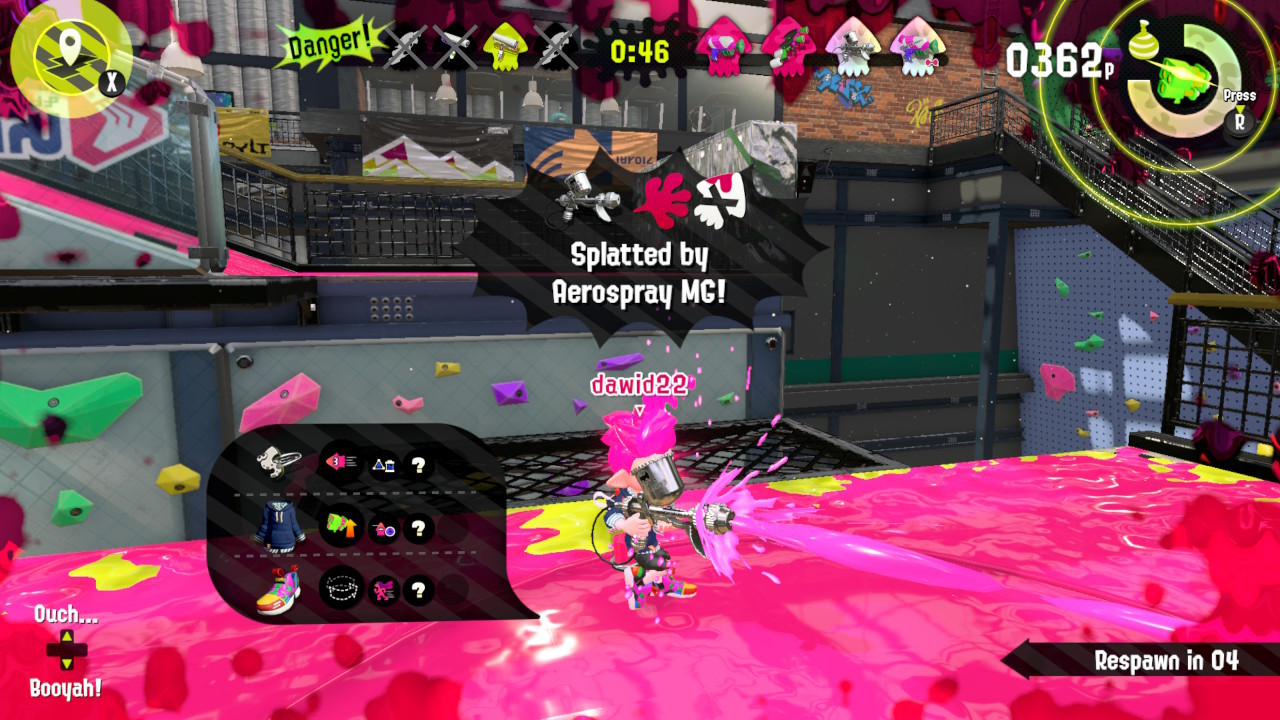This screenshot has height=720, width=1280.
Task: Expand the colorful sneakers gear details
Action: 278,590
